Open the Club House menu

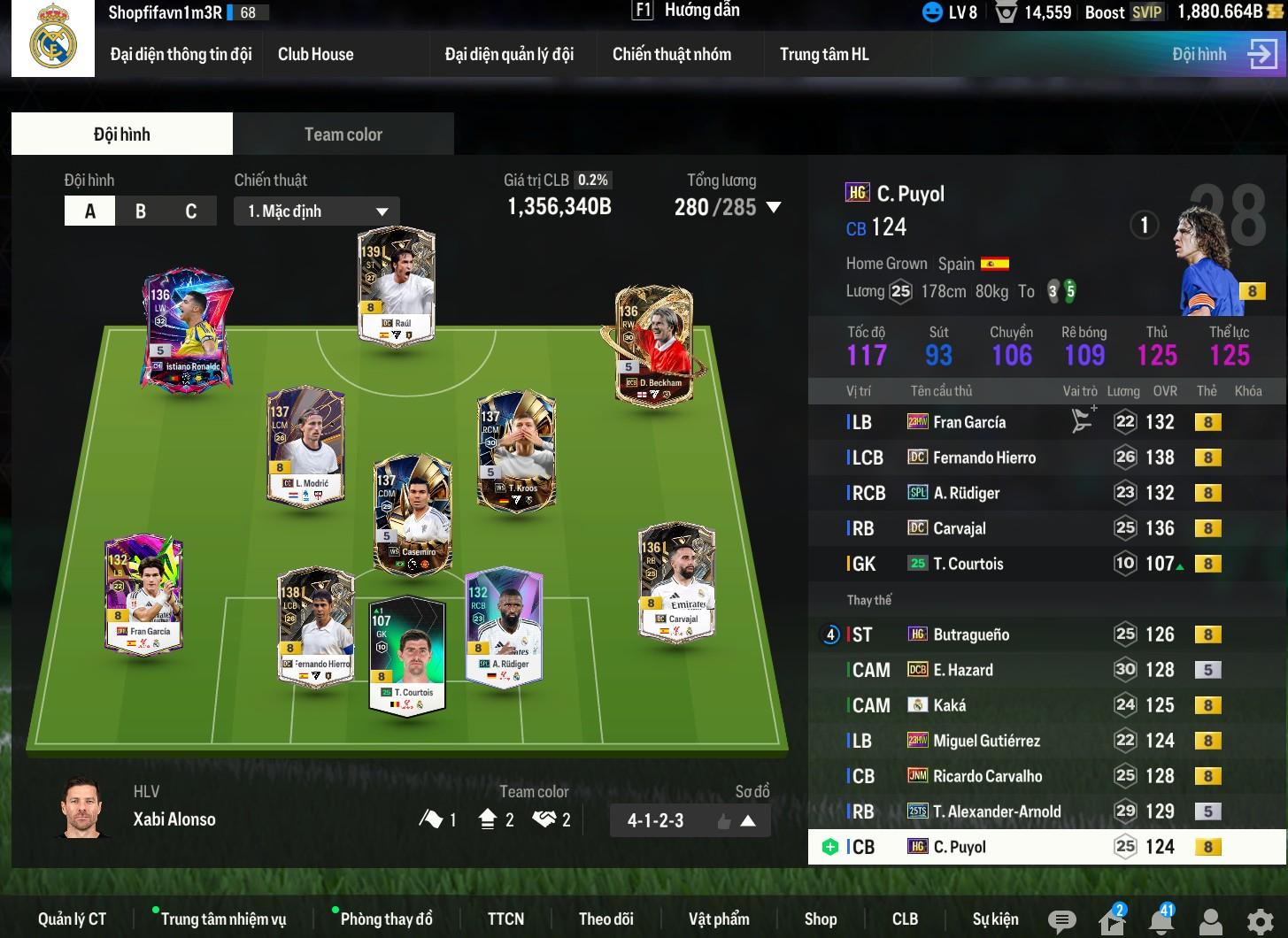point(315,54)
